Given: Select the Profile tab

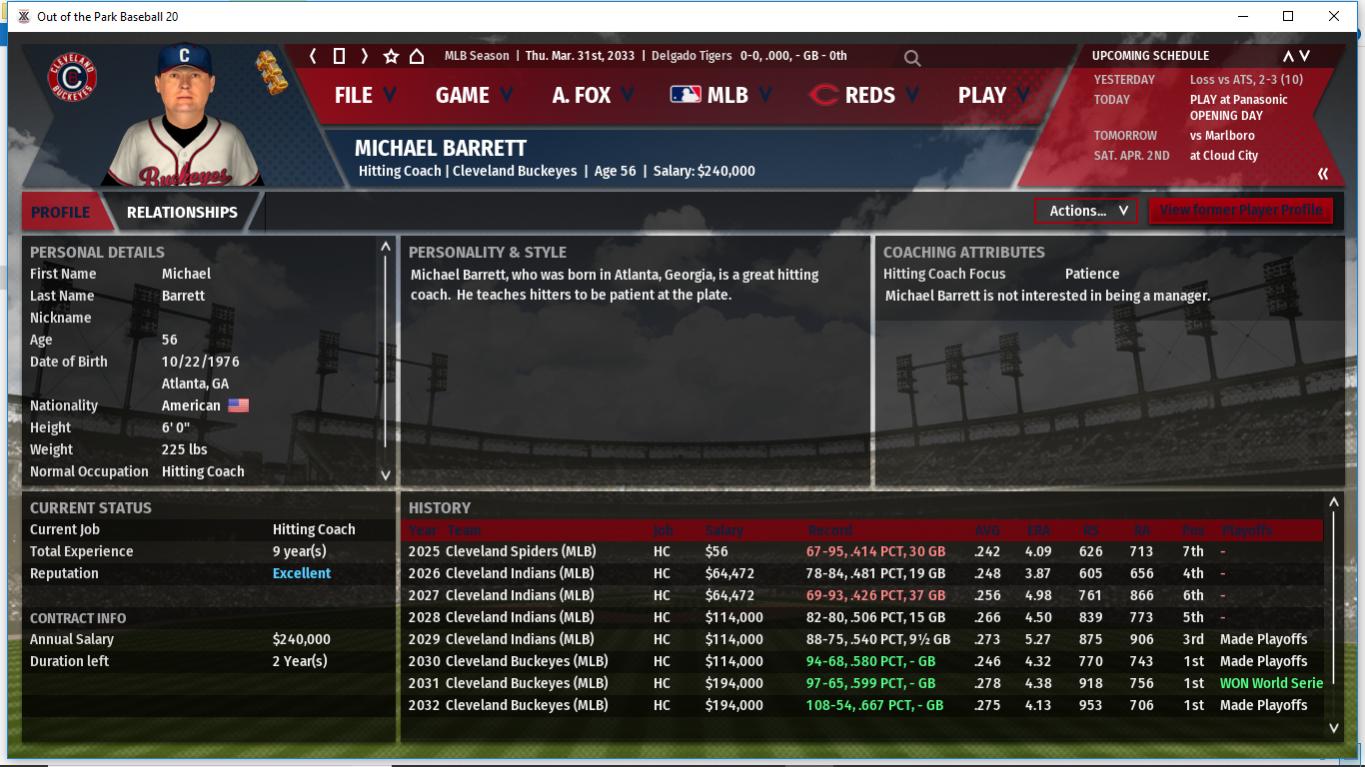Looking at the screenshot, I should [x=60, y=212].
